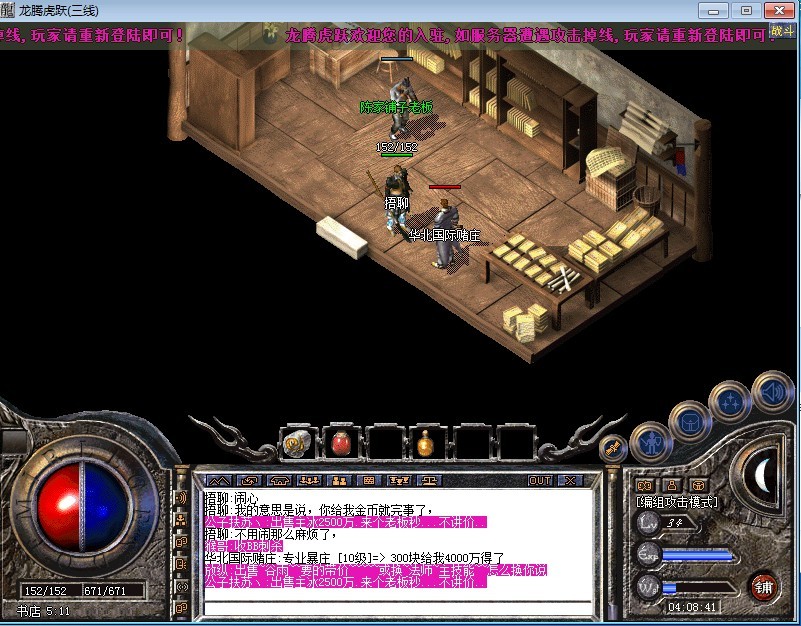
Task: Open the bag inventory round button
Action: coord(689,421)
